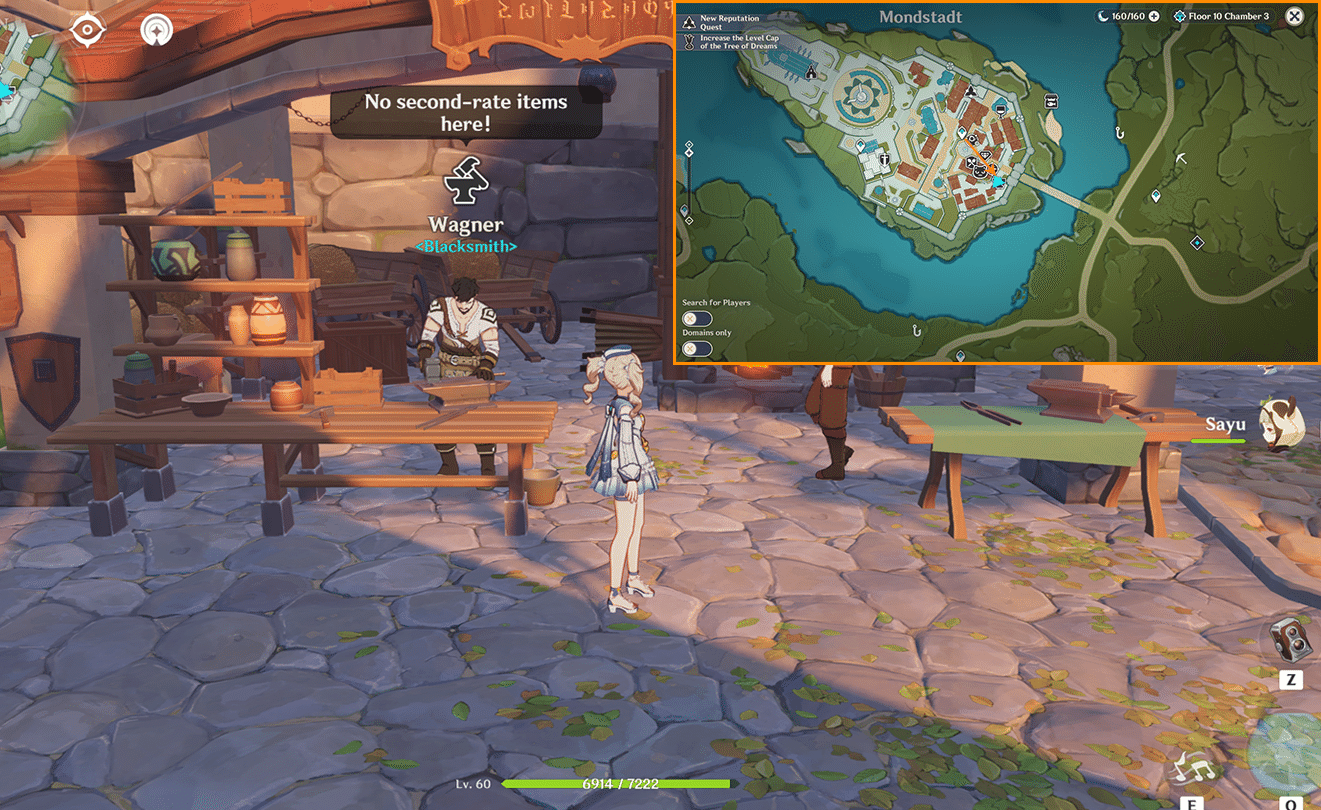Select the Increase the Level Cap quest entry
The width and height of the screenshot is (1321, 810).
coord(740,42)
